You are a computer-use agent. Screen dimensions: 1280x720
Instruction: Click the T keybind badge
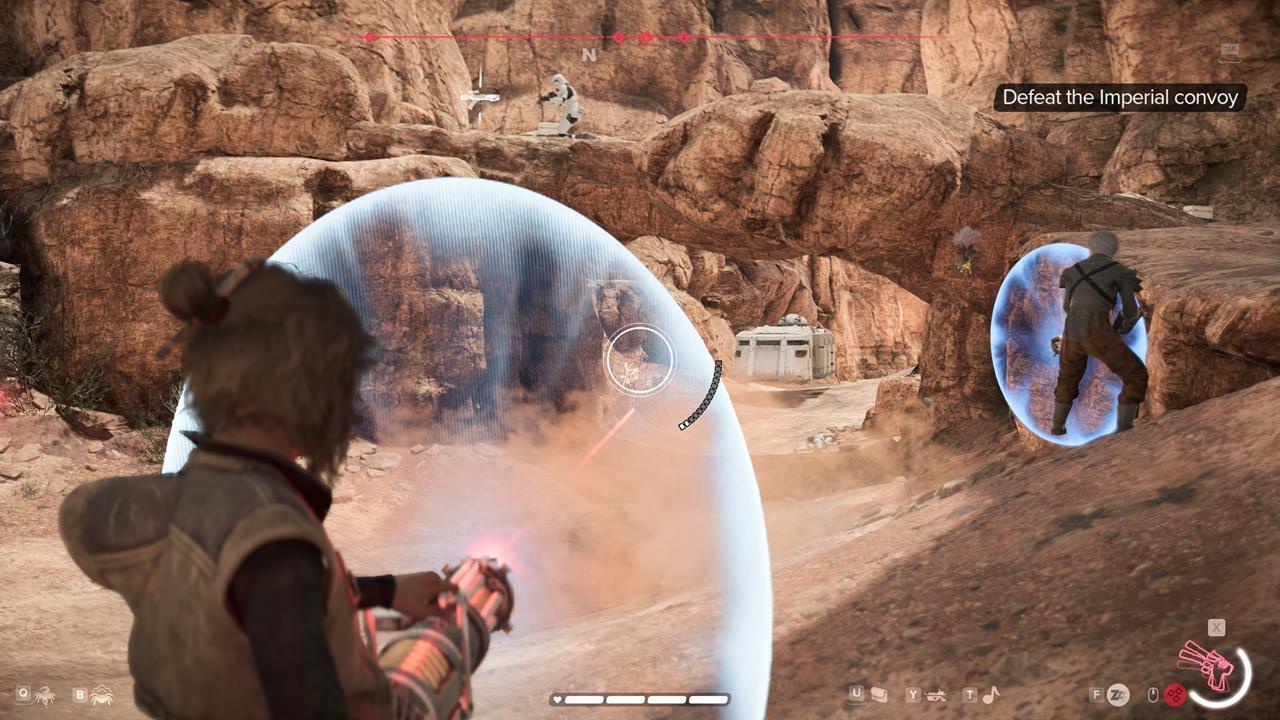tap(968, 695)
